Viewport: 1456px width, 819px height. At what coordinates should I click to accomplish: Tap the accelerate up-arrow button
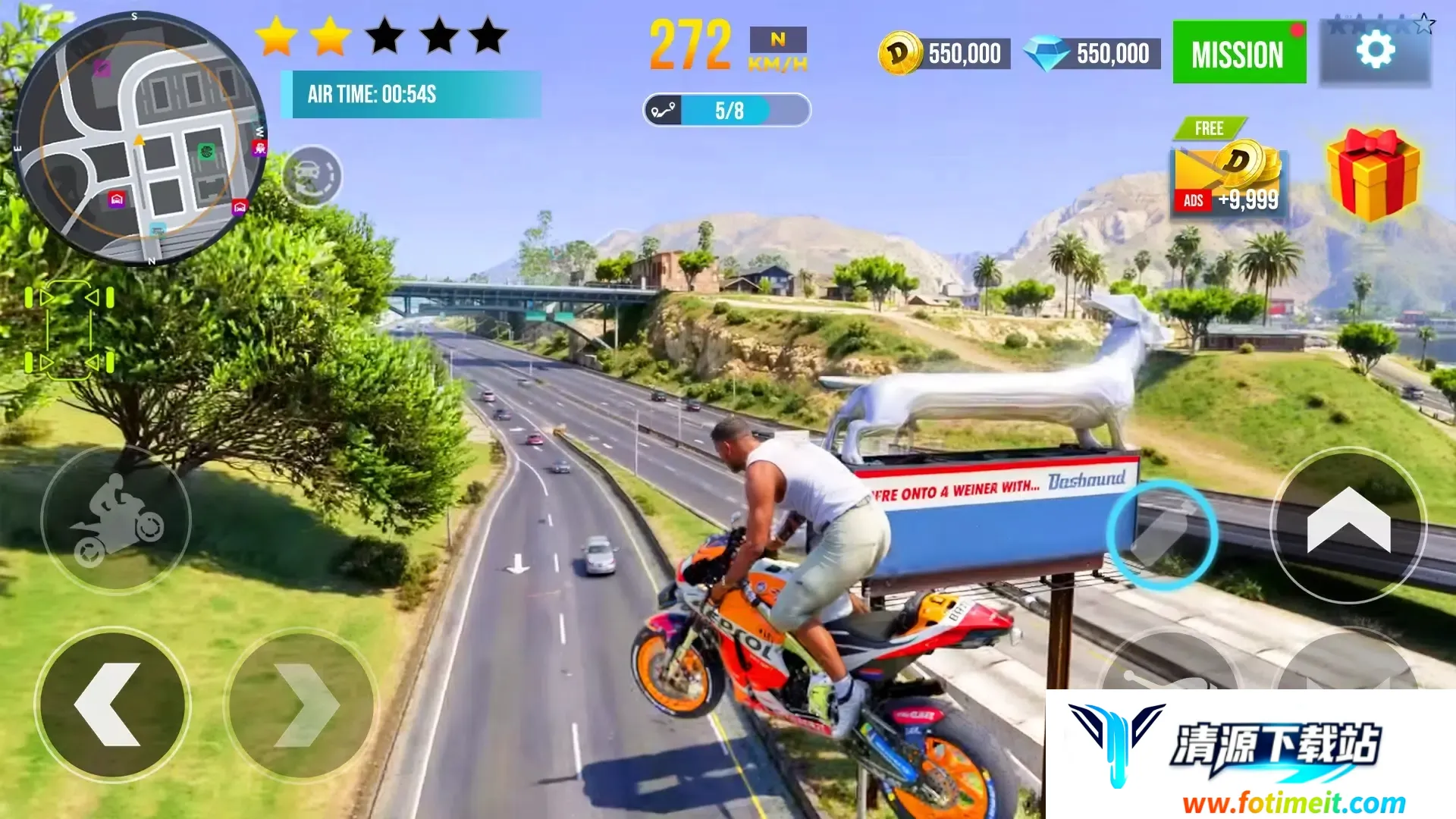[1348, 525]
